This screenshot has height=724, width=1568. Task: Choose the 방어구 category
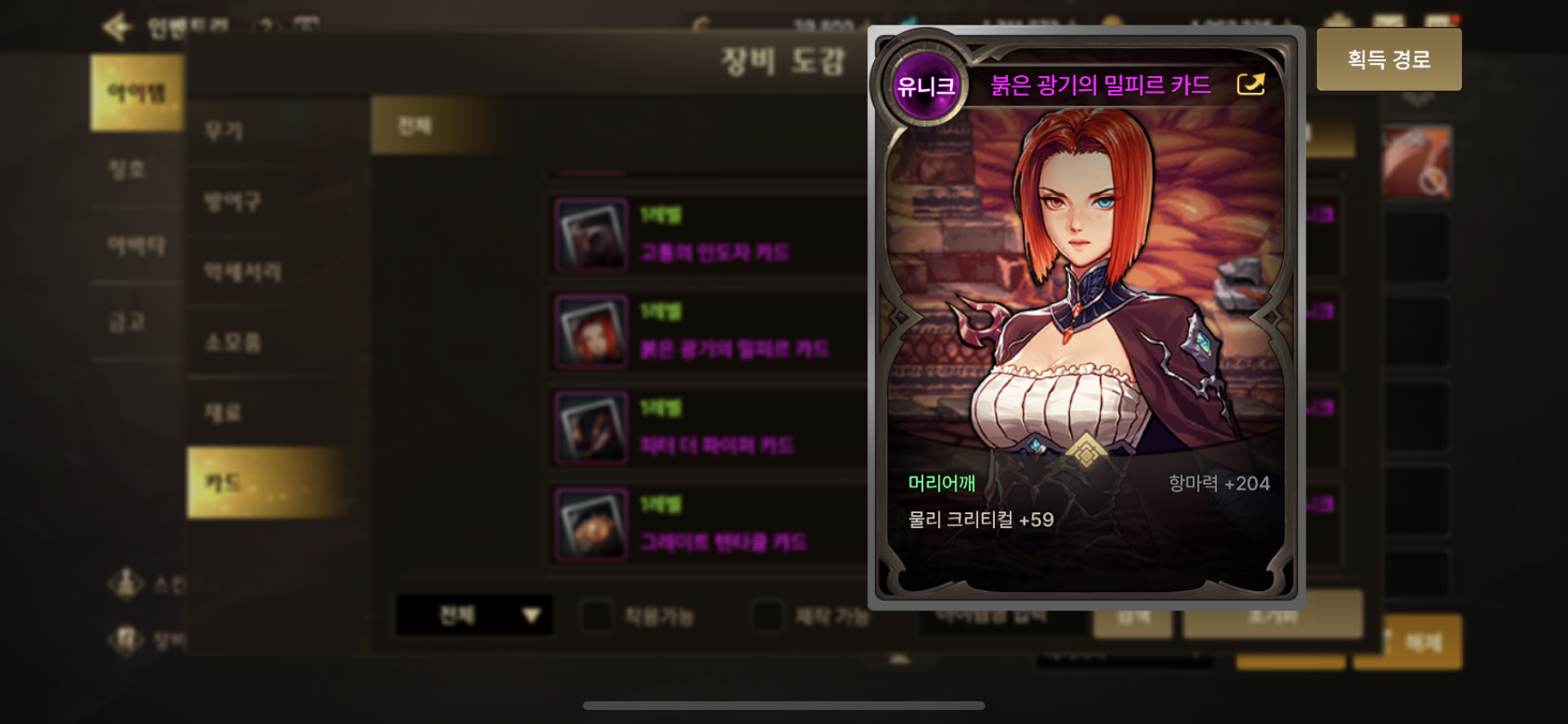click(x=233, y=202)
